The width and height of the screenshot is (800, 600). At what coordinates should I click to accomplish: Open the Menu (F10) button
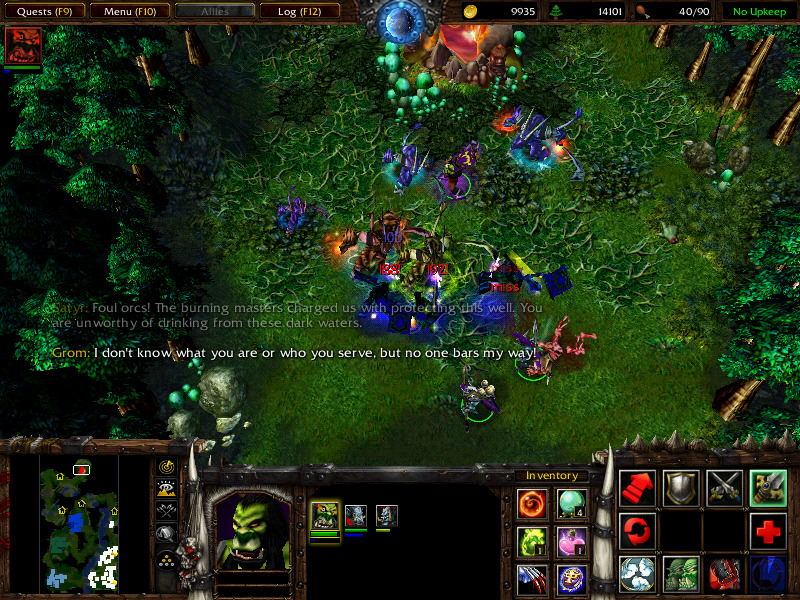tap(128, 12)
